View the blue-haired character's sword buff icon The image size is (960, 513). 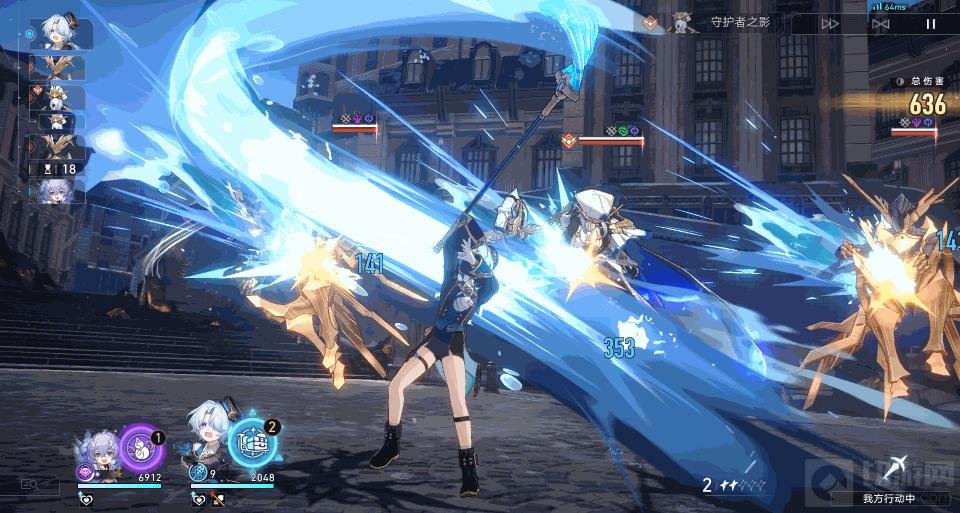[218, 499]
